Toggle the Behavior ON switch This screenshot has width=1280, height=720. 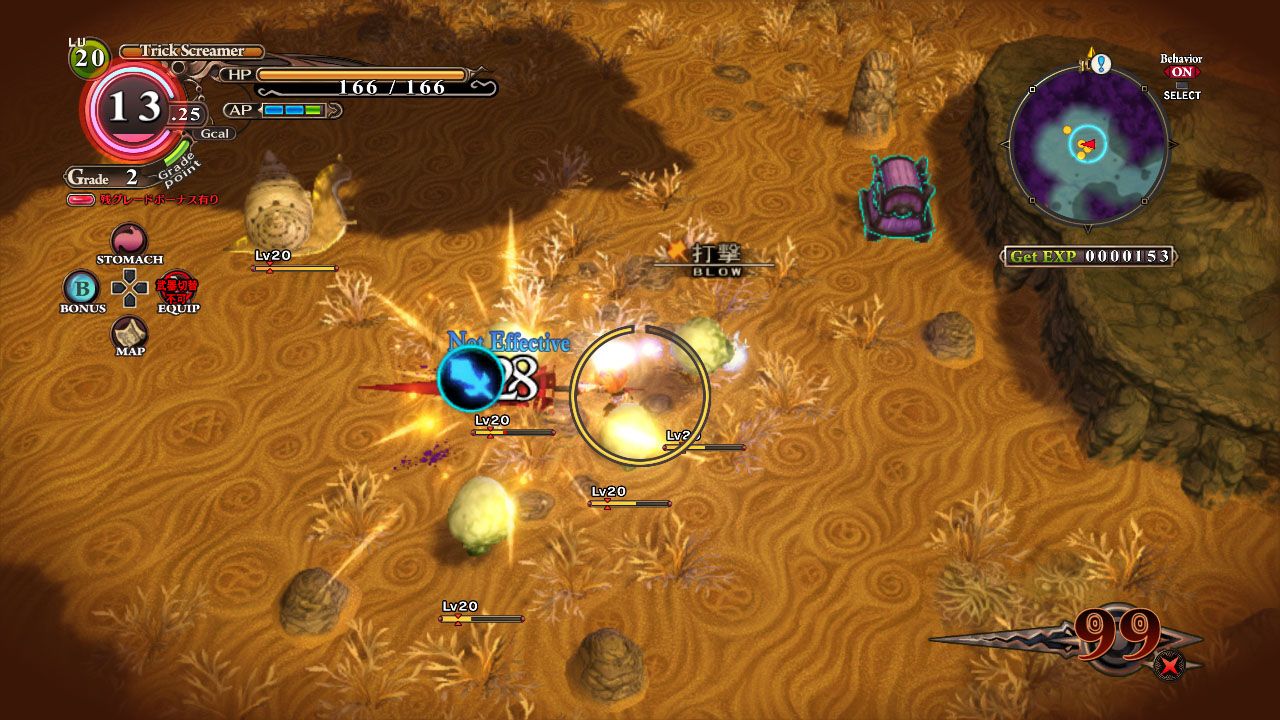point(1184,72)
